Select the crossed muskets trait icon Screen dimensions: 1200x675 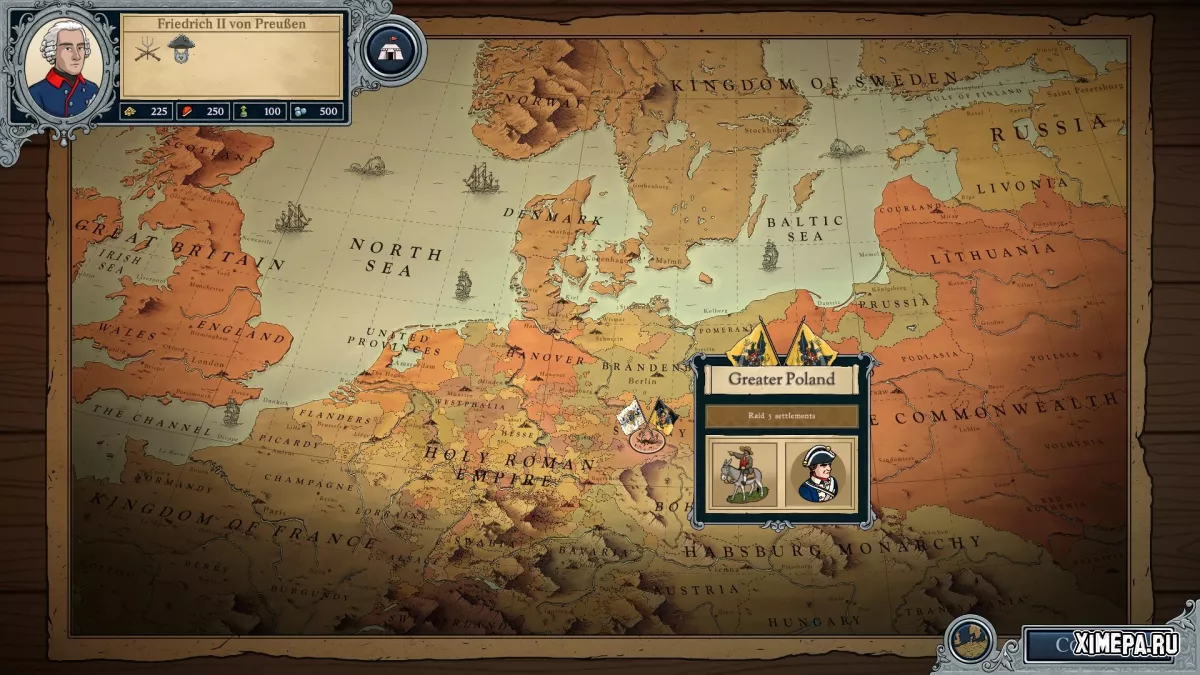click(x=148, y=49)
